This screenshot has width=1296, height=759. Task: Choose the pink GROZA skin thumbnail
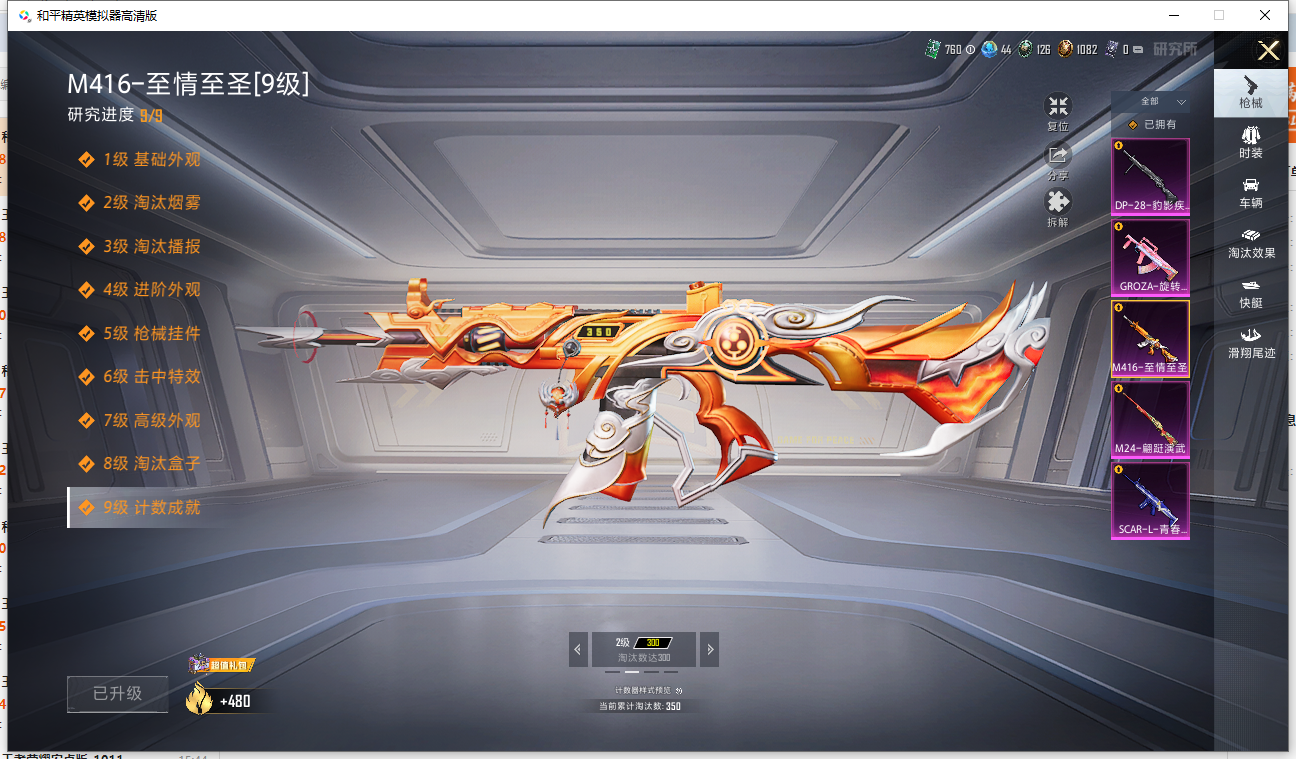click(1150, 256)
